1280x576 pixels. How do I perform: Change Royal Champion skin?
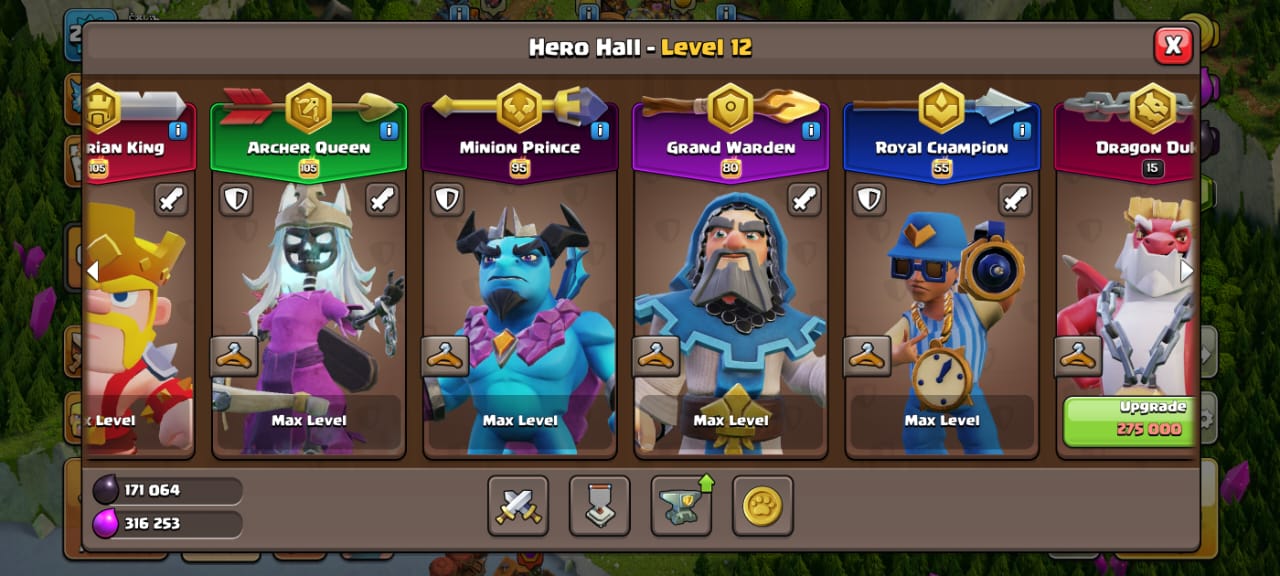click(867, 356)
